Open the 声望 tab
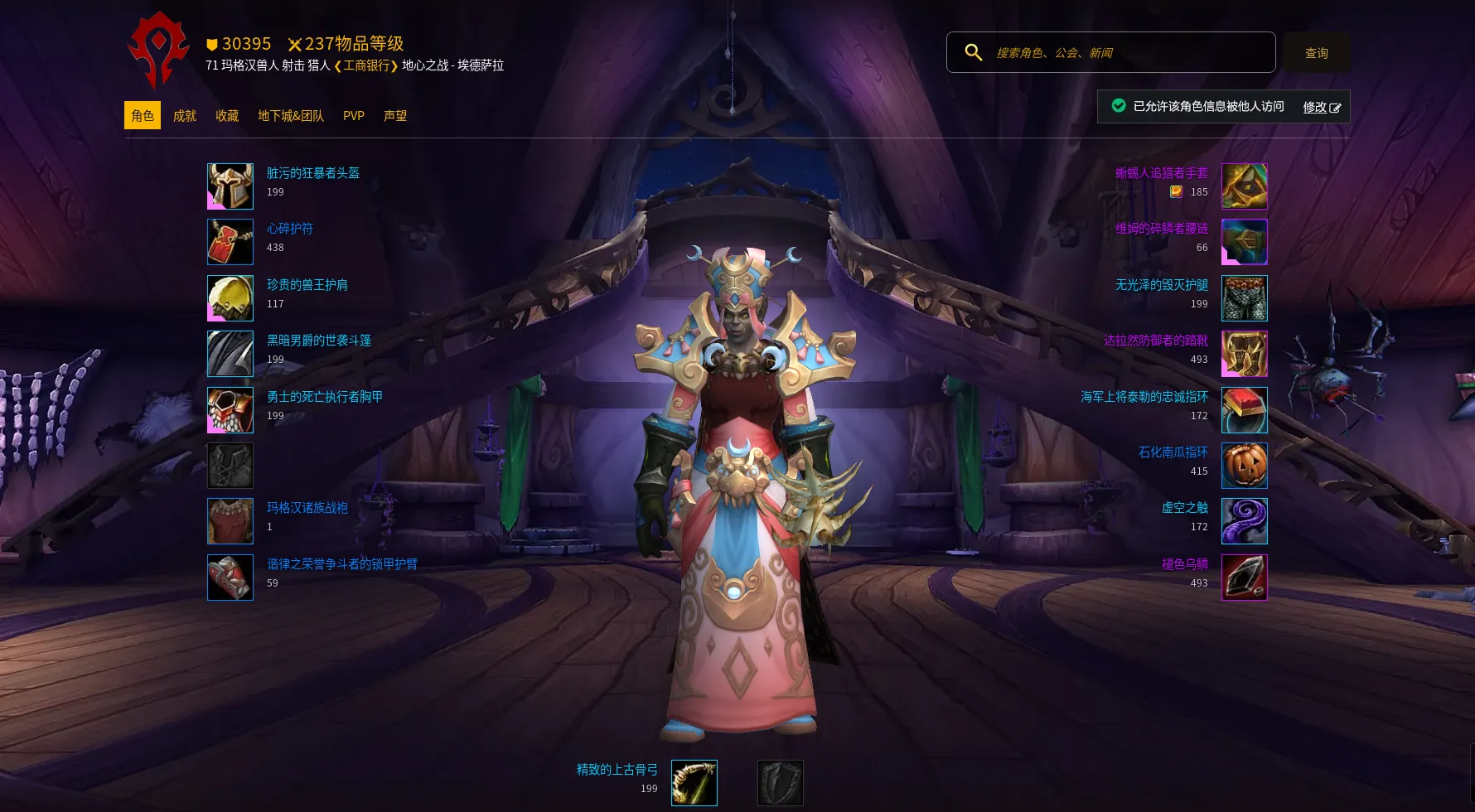The width and height of the screenshot is (1475, 812). tap(395, 116)
